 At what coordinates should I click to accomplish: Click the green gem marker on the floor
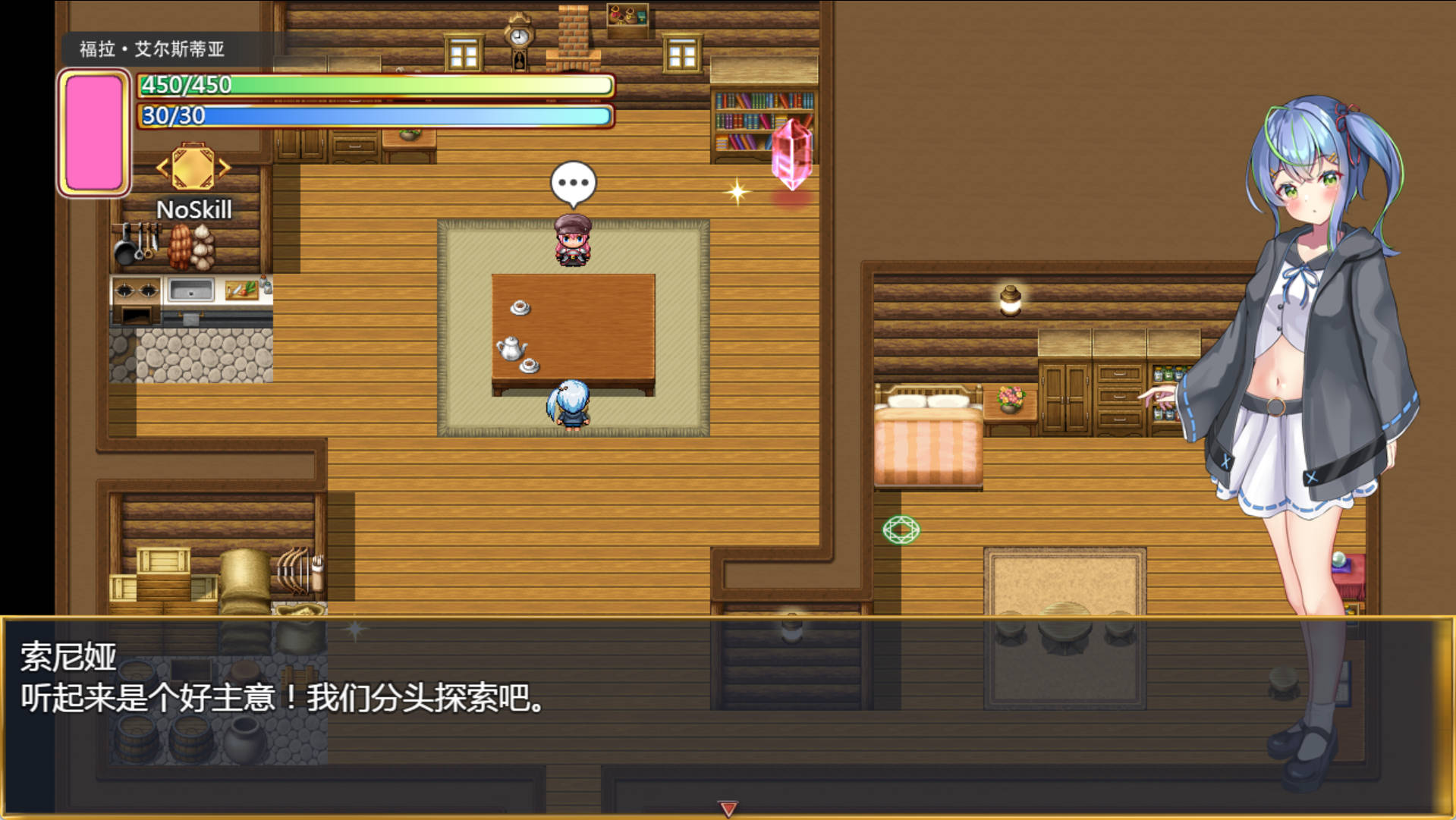(901, 531)
